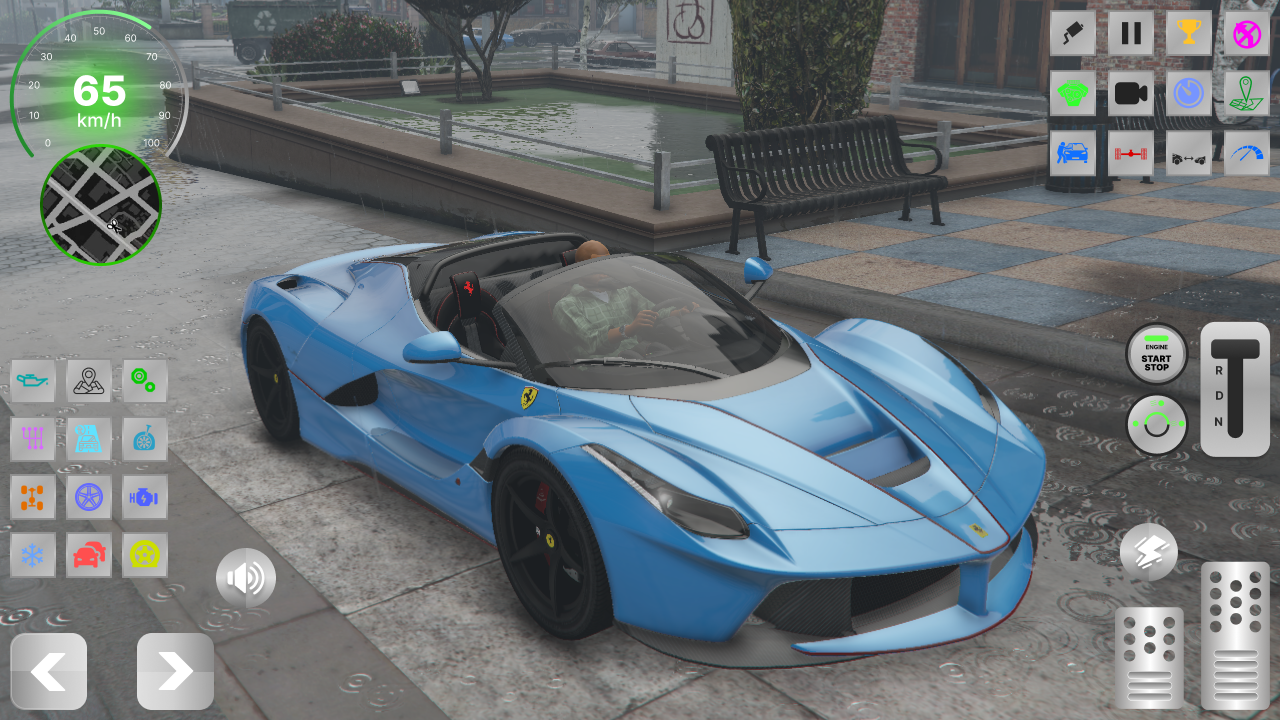The height and width of the screenshot is (720, 1280).
Task: Open the minimap in the corner
Action: [100, 205]
